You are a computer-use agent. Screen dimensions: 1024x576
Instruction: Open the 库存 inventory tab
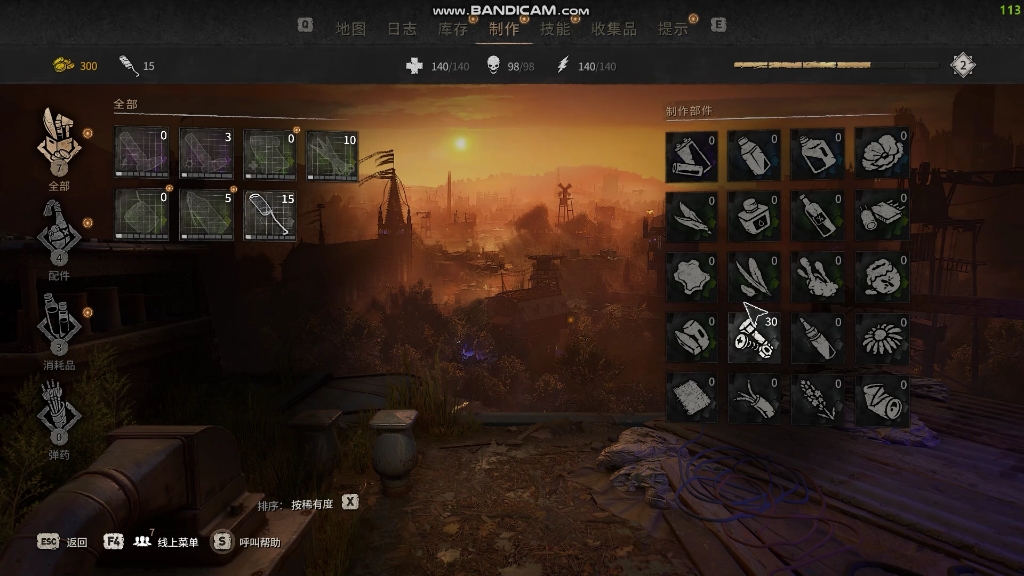point(453,29)
